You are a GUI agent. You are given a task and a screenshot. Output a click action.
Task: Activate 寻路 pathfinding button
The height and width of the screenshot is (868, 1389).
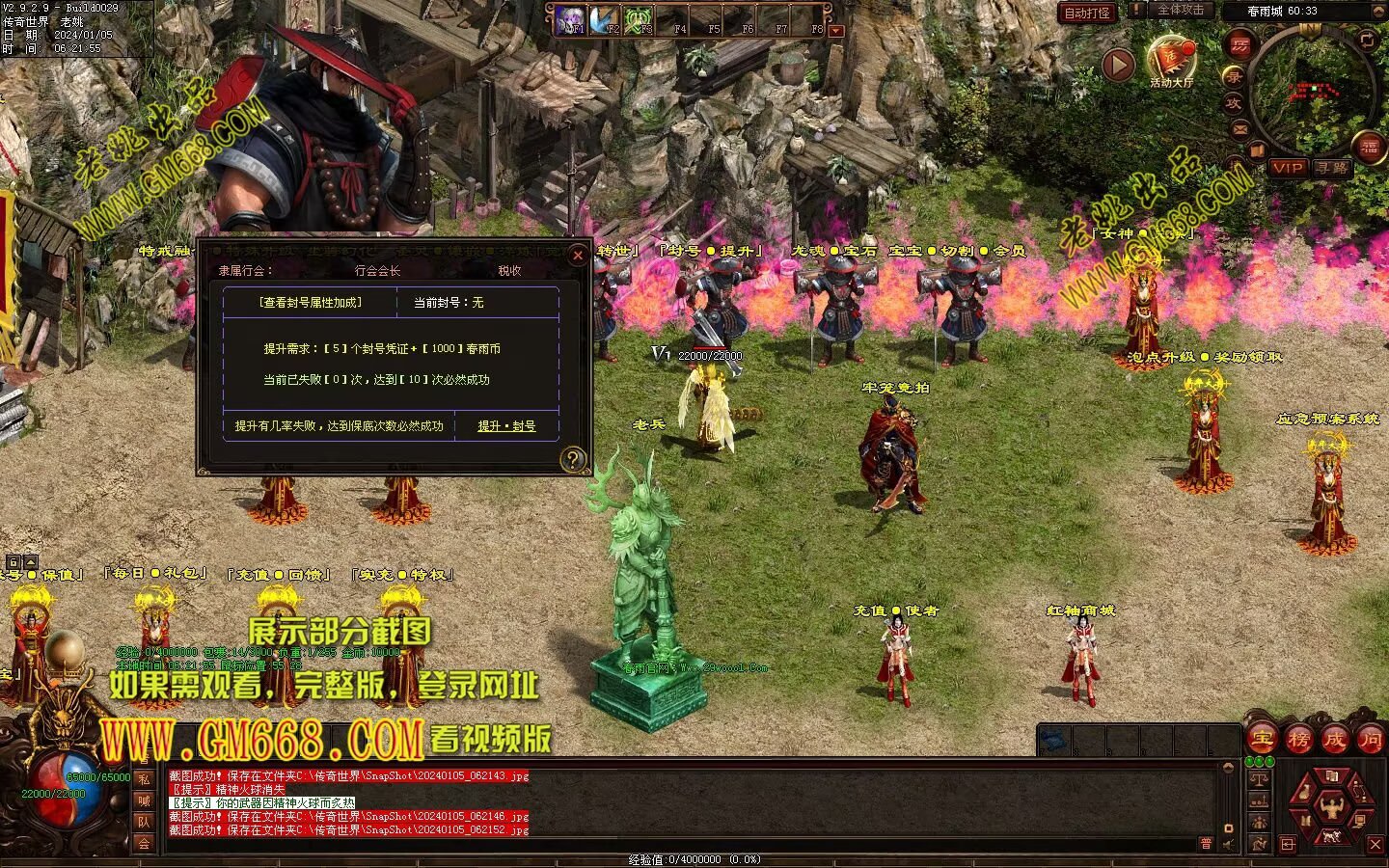tap(1332, 168)
